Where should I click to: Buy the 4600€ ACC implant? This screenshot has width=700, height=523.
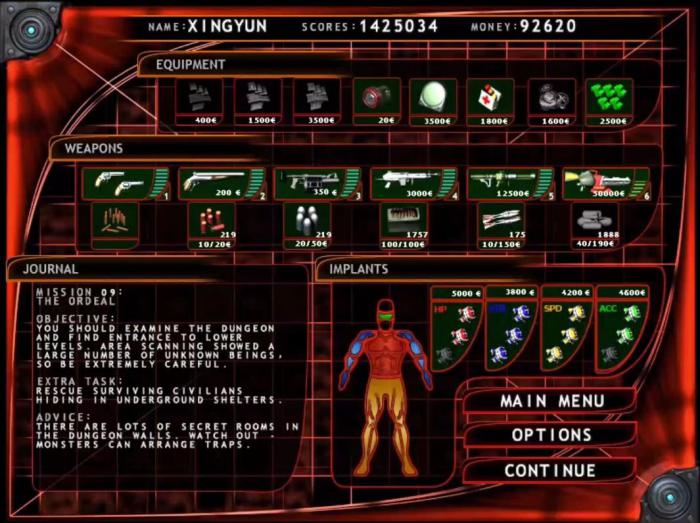coord(621,328)
